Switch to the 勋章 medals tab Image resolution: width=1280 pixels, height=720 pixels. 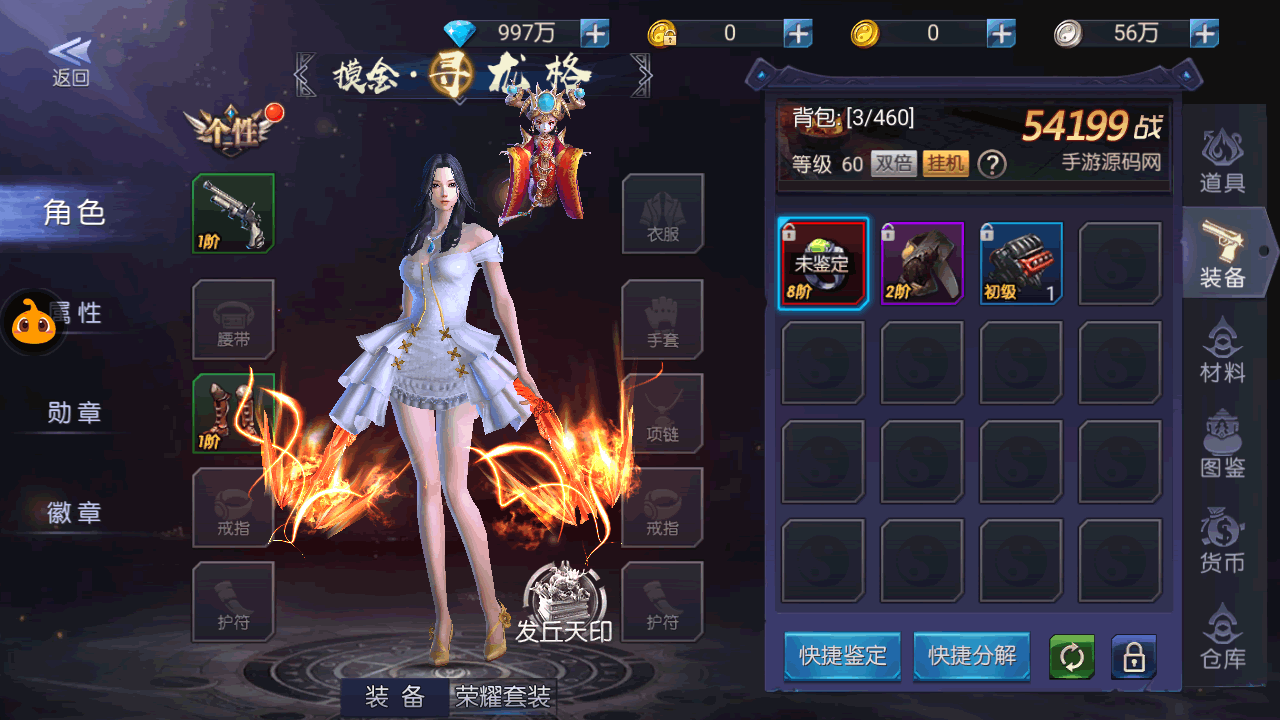tap(75, 412)
